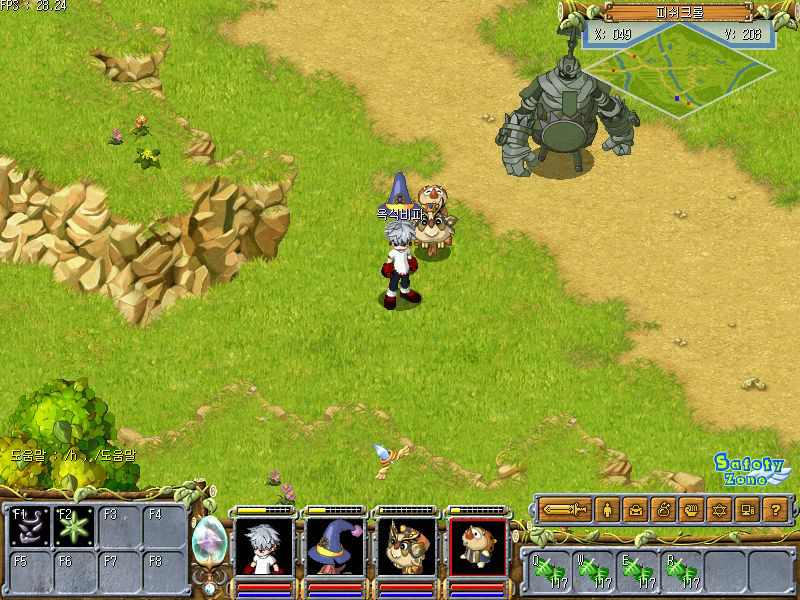800x600 pixels.
Task: Open the briefcase inventory button
Action: coord(635,510)
